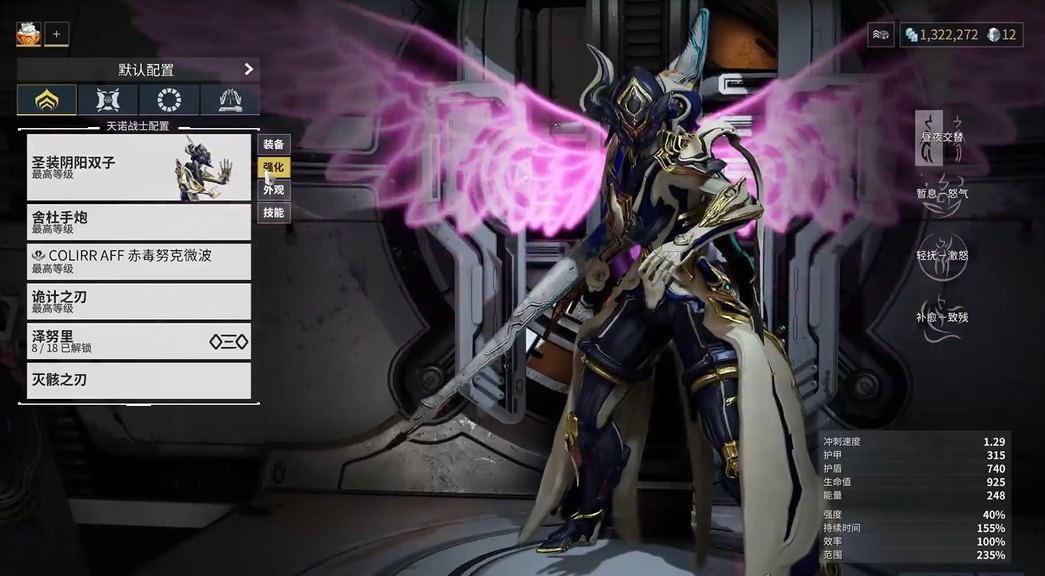Screen dimensions: 1045x576
Task: Click the player profile avatar
Action: coord(27,34)
